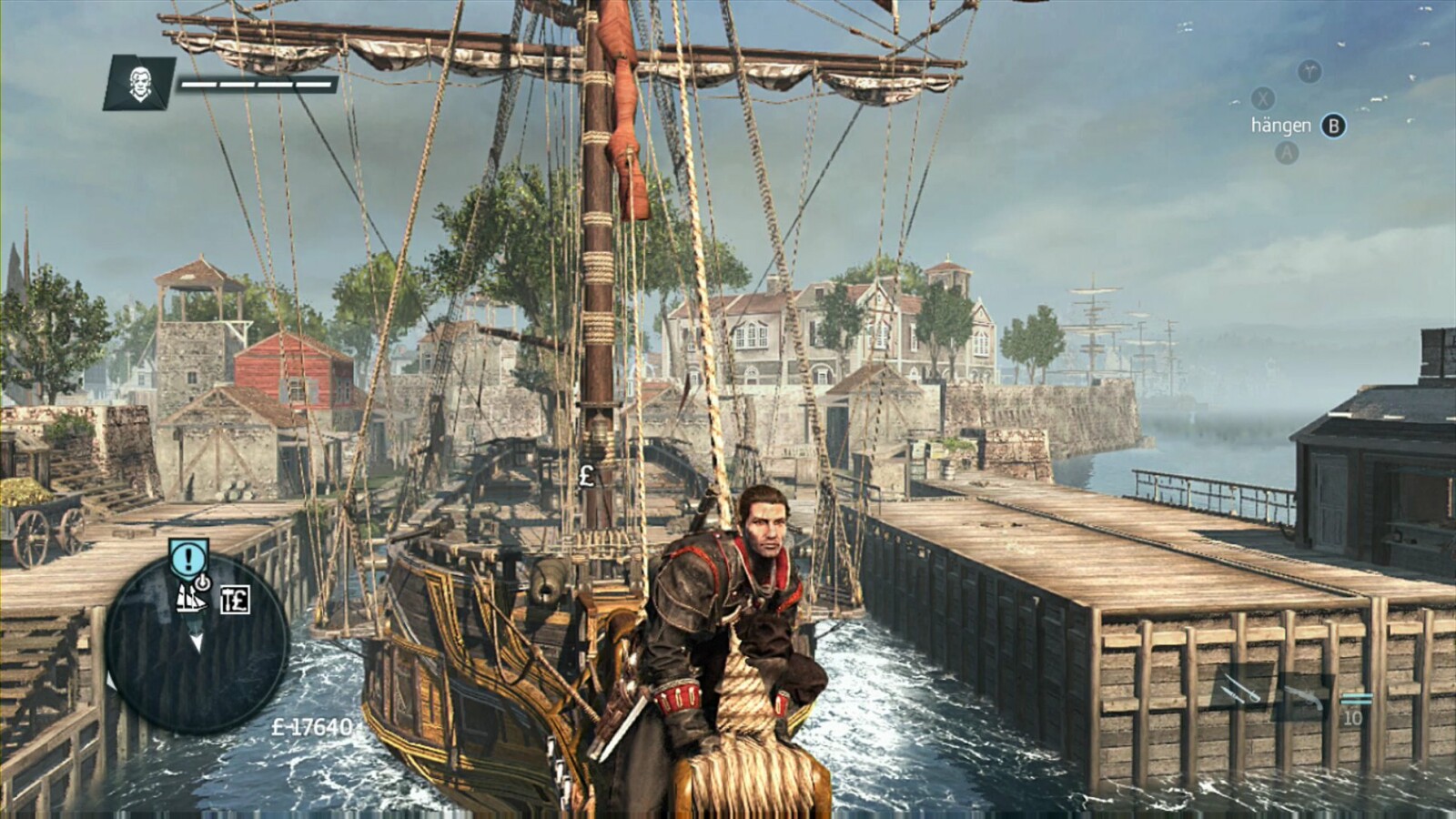The width and height of the screenshot is (1456, 819).
Task: Open the circular minimap
Action: click(x=197, y=642)
